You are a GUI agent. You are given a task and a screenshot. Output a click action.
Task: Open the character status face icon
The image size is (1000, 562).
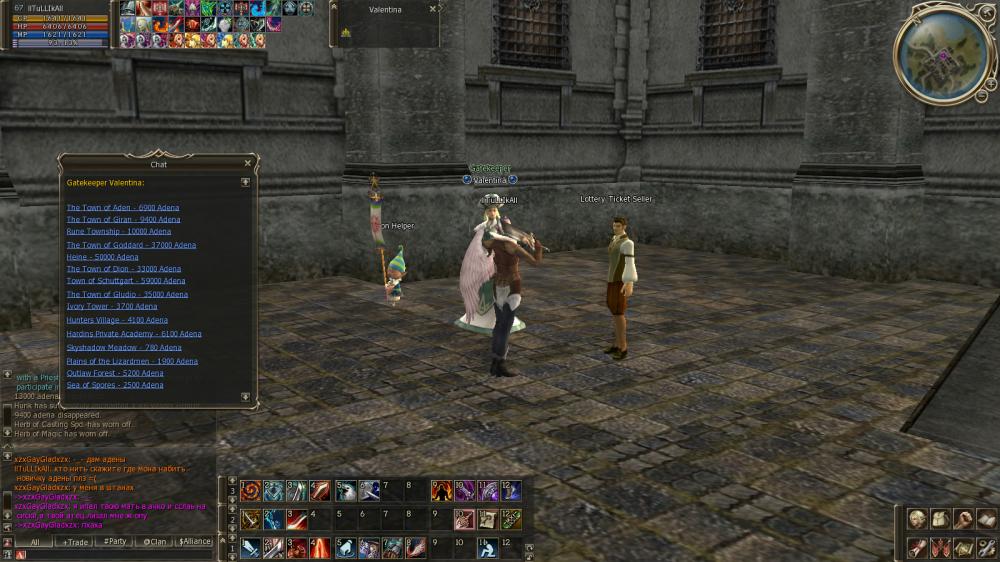(917, 519)
